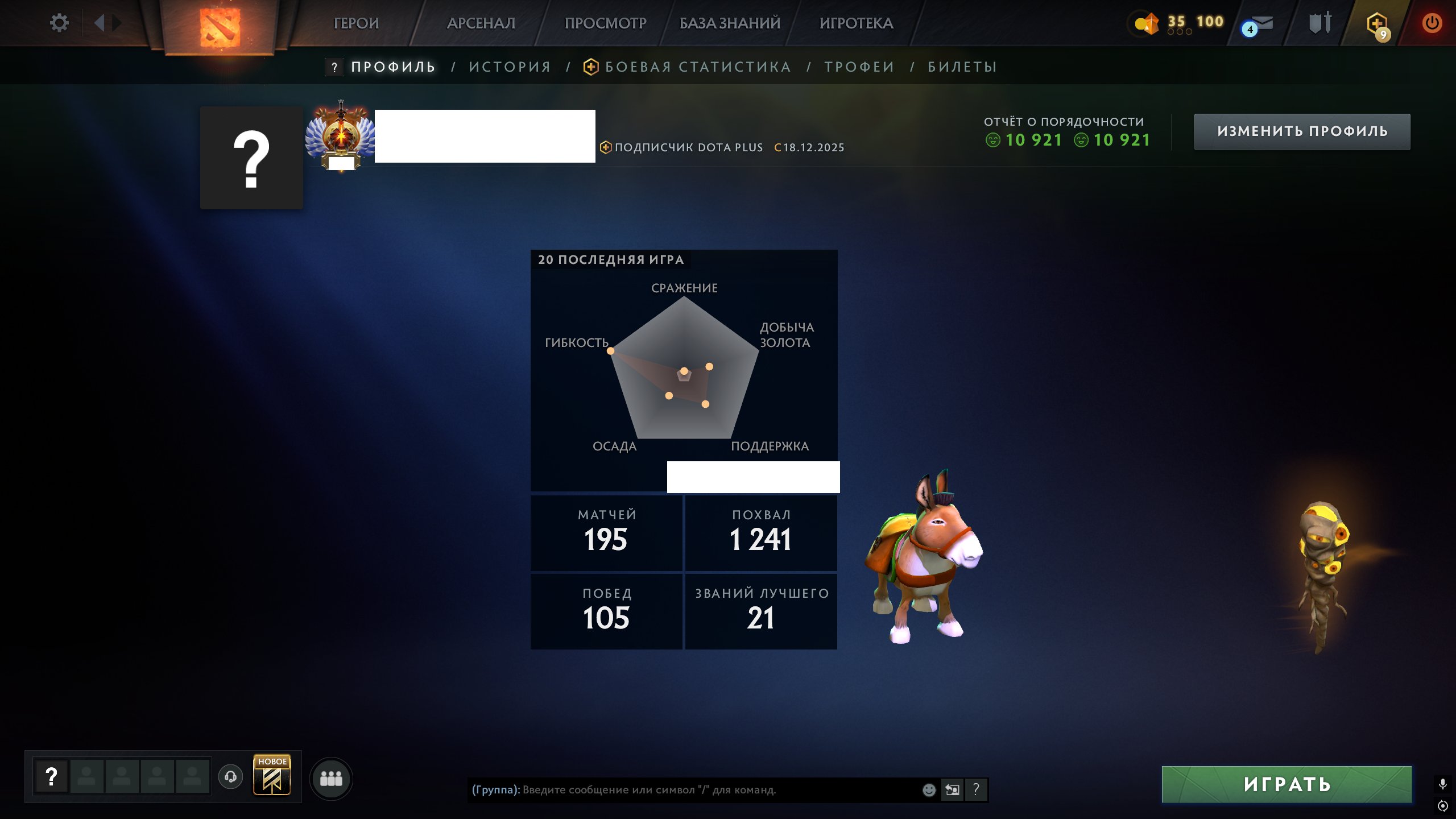1456x819 pixels.
Task: Open the АРСЕНАЛ menu
Action: (481, 24)
